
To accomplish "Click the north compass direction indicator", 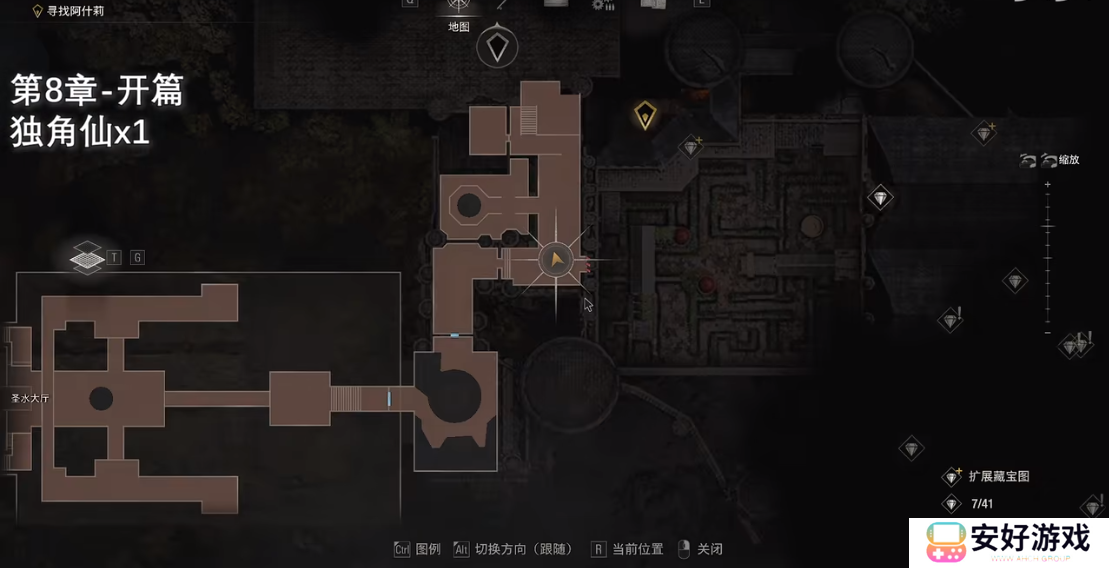I will pyautogui.click(x=497, y=47).
